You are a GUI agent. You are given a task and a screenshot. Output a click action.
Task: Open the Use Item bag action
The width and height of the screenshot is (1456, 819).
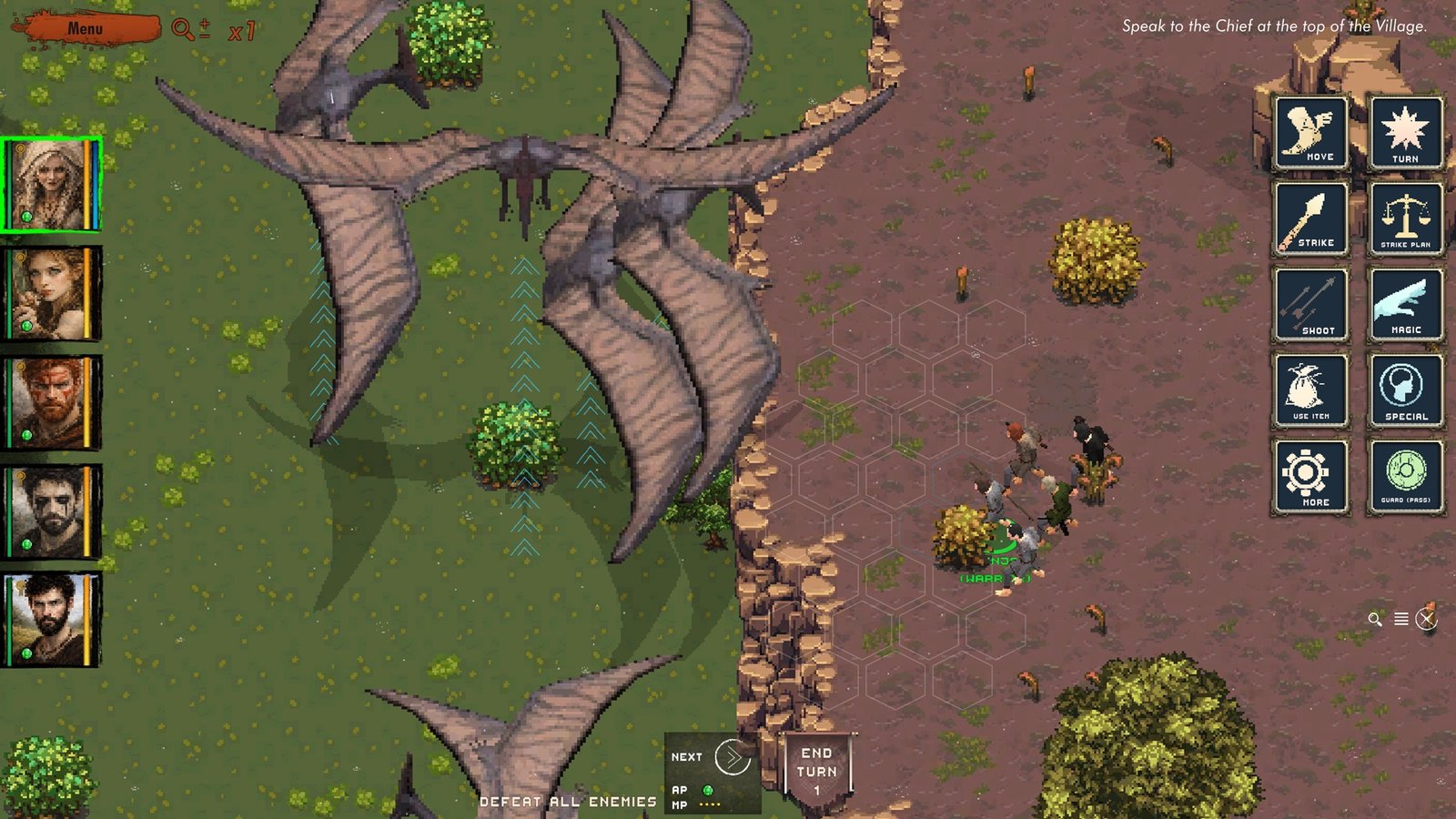tap(1310, 391)
